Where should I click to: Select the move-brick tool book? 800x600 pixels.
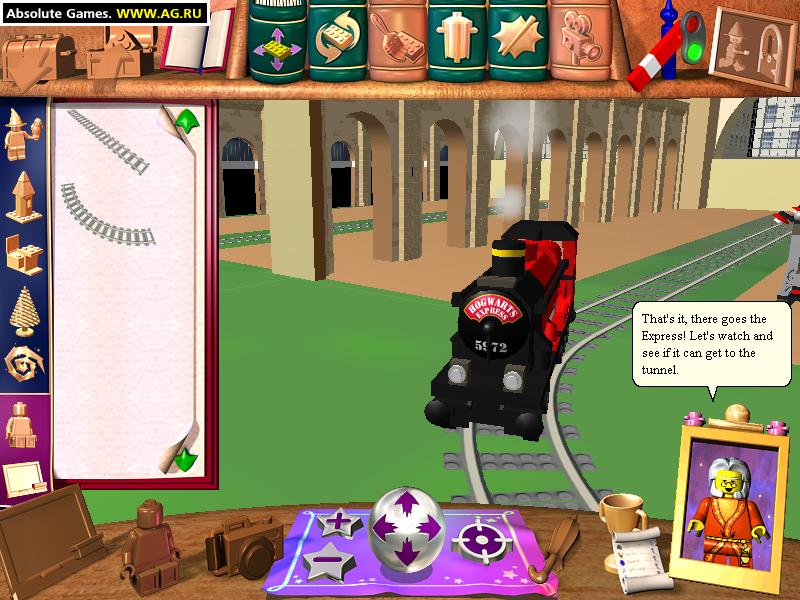[x=277, y=42]
